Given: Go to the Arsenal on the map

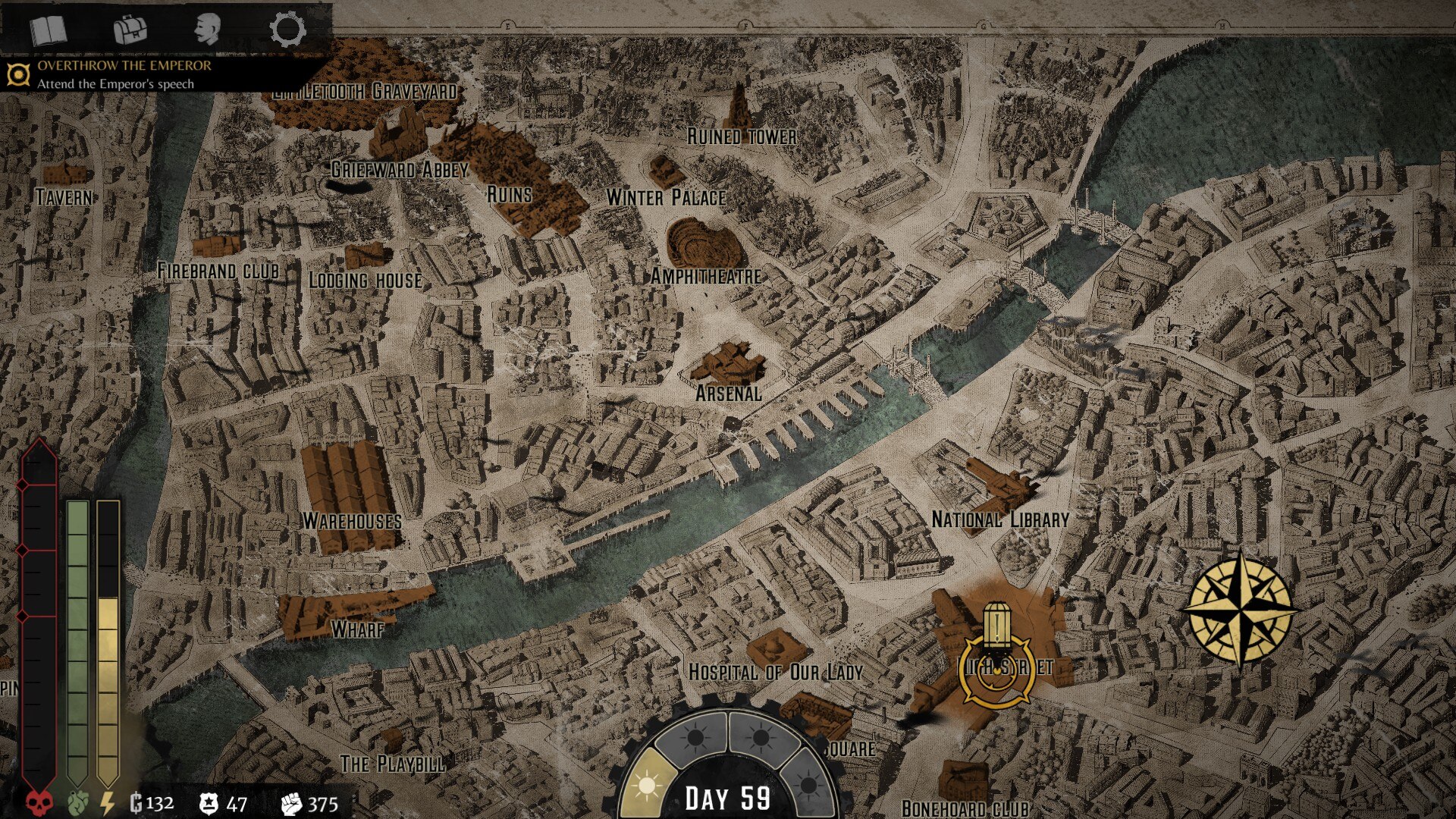Looking at the screenshot, I should tap(728, 392).
